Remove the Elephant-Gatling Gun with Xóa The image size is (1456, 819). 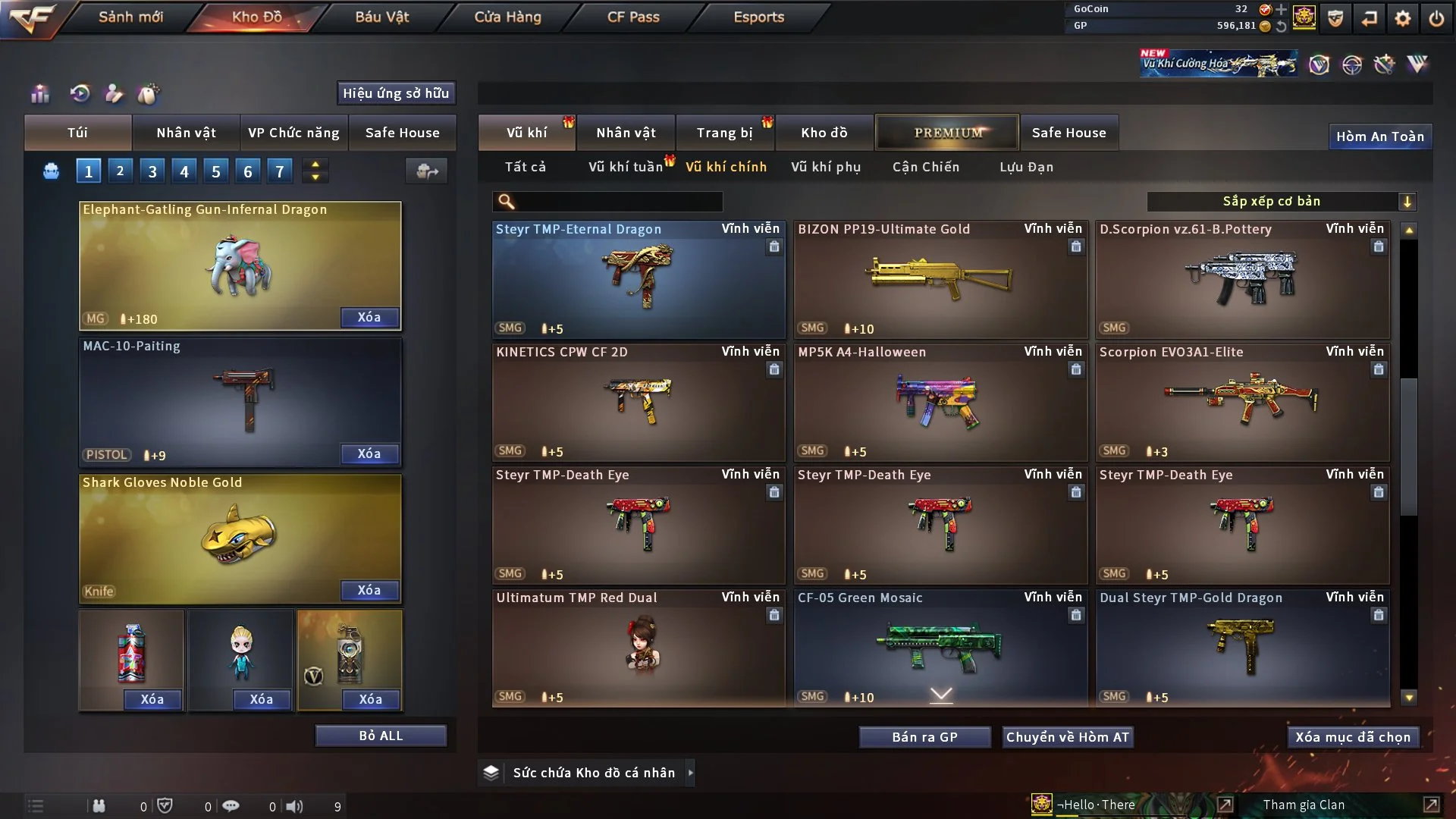[x=369, y=317]
